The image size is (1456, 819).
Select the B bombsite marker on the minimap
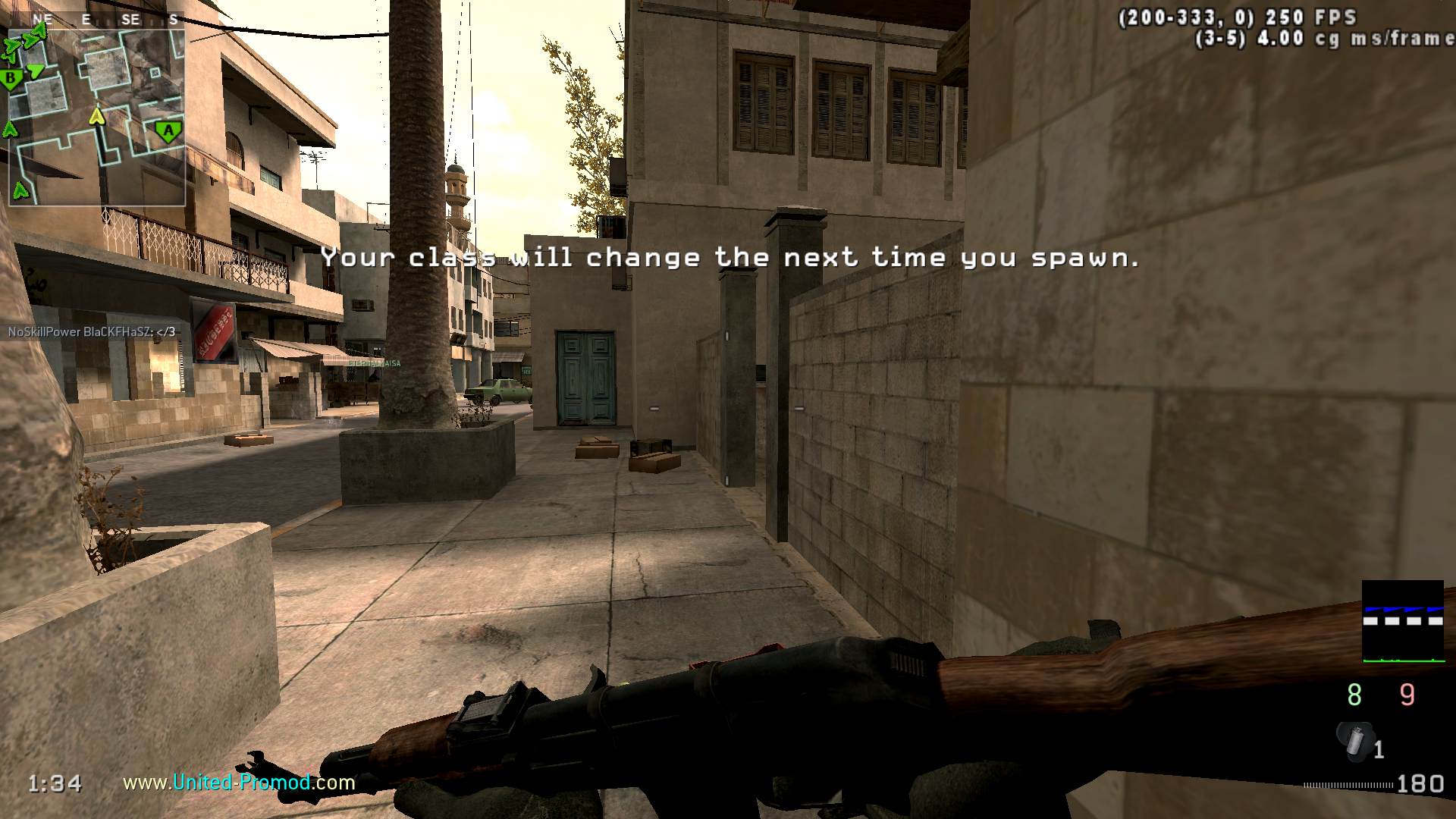click(x=11, y=78)
